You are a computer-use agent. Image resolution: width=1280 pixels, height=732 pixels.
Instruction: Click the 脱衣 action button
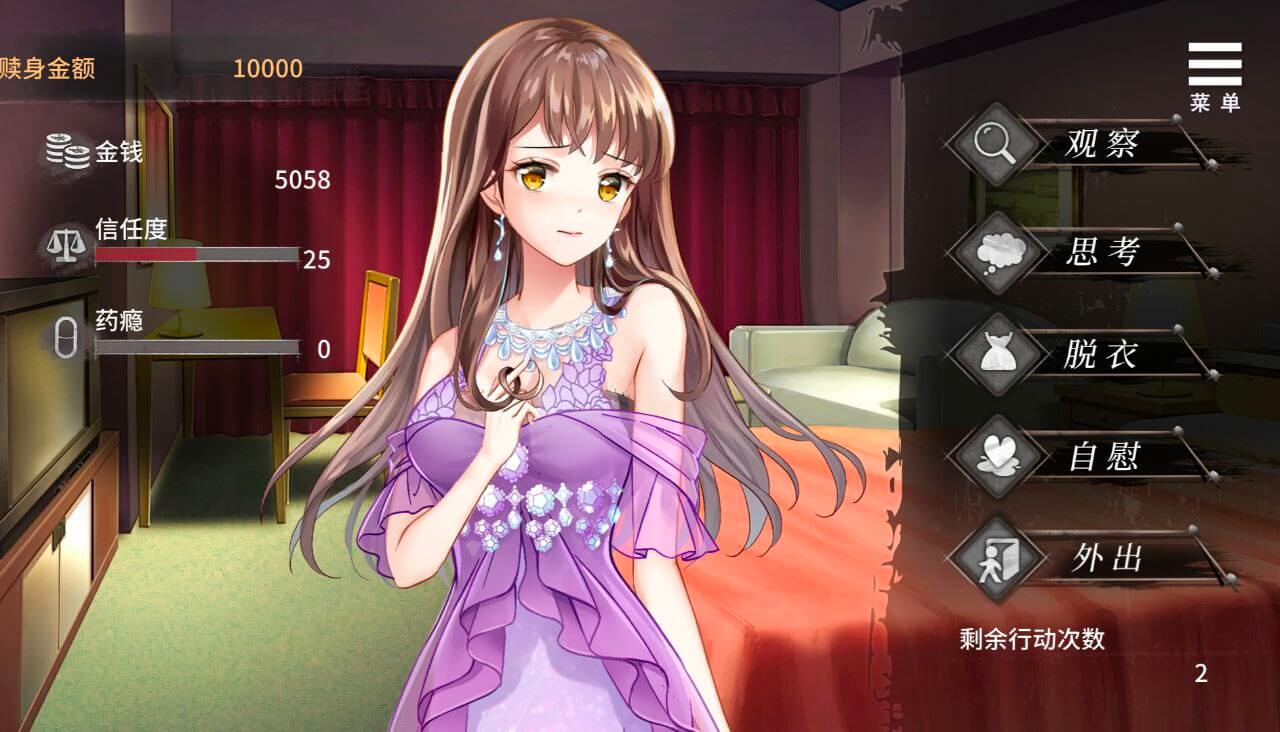(x=1100, y=355)
